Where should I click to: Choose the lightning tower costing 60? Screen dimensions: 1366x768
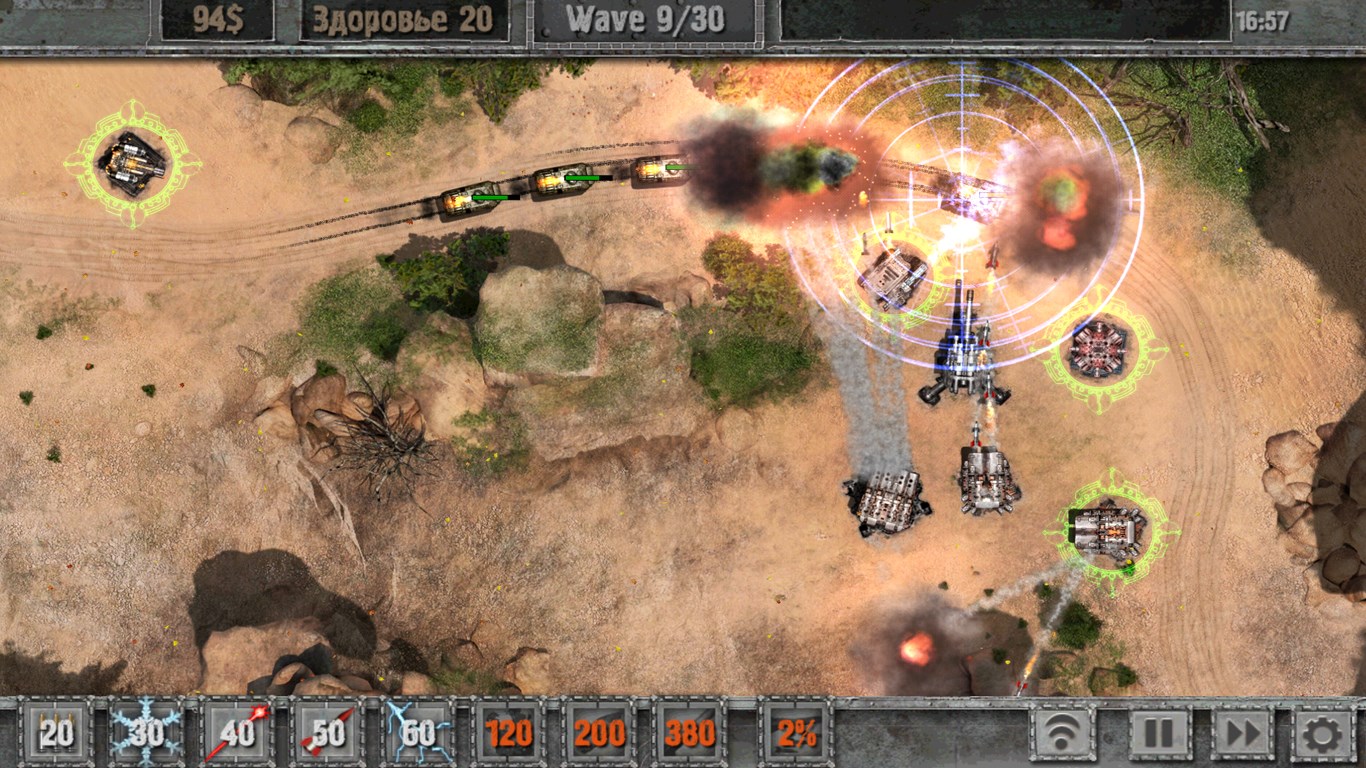click(x=418, y=733)
